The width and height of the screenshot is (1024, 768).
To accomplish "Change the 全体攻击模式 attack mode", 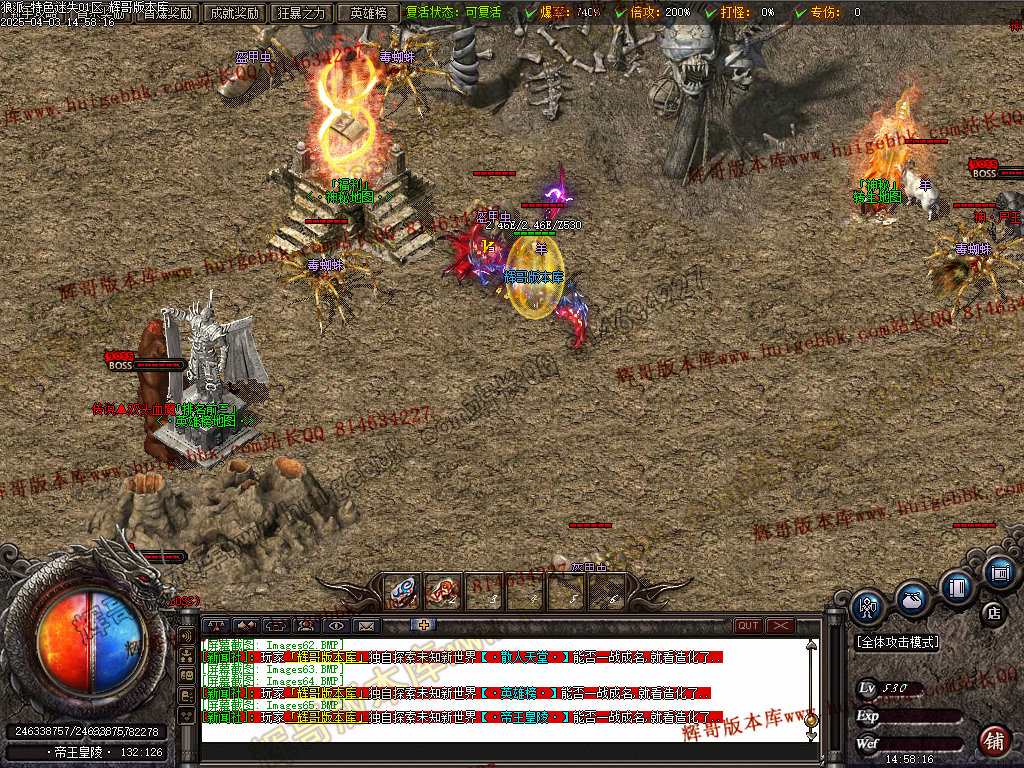I will [898, 642].
